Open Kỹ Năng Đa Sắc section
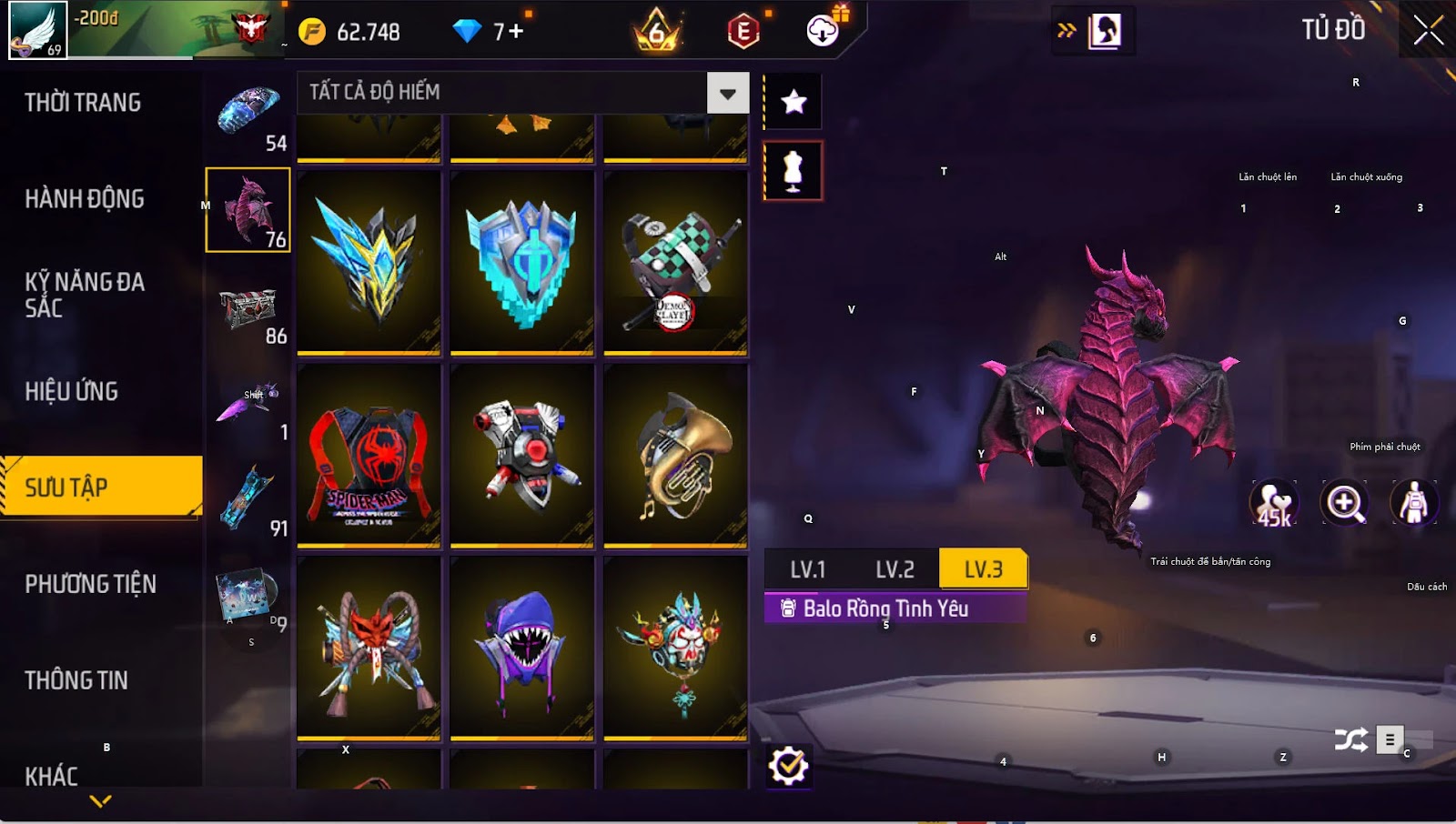Image resolution: width=1456 pixels, height=824 pixels. pos(85,295)
